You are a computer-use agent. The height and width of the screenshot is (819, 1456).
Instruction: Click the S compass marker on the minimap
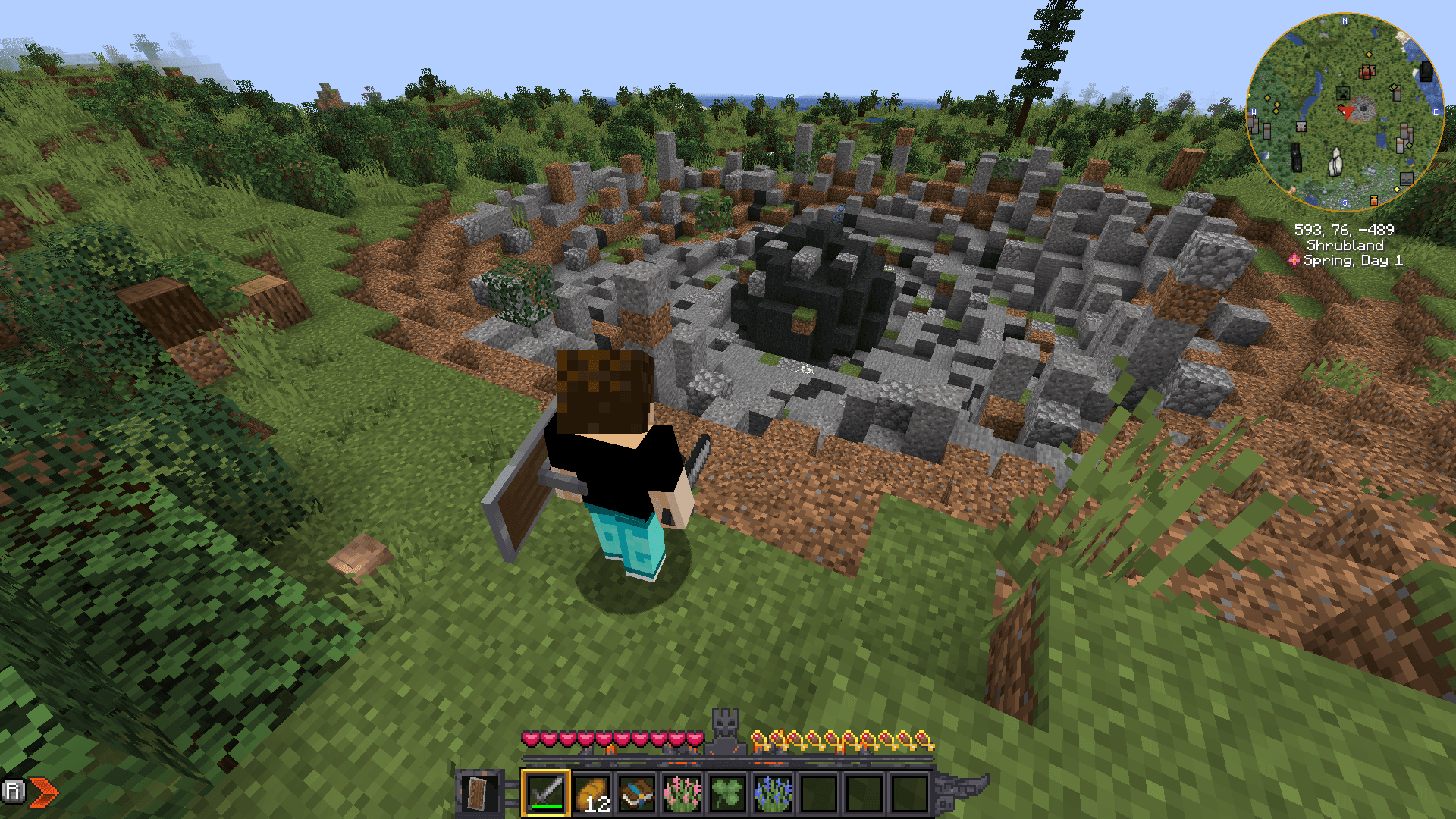tap(1345, 202)
